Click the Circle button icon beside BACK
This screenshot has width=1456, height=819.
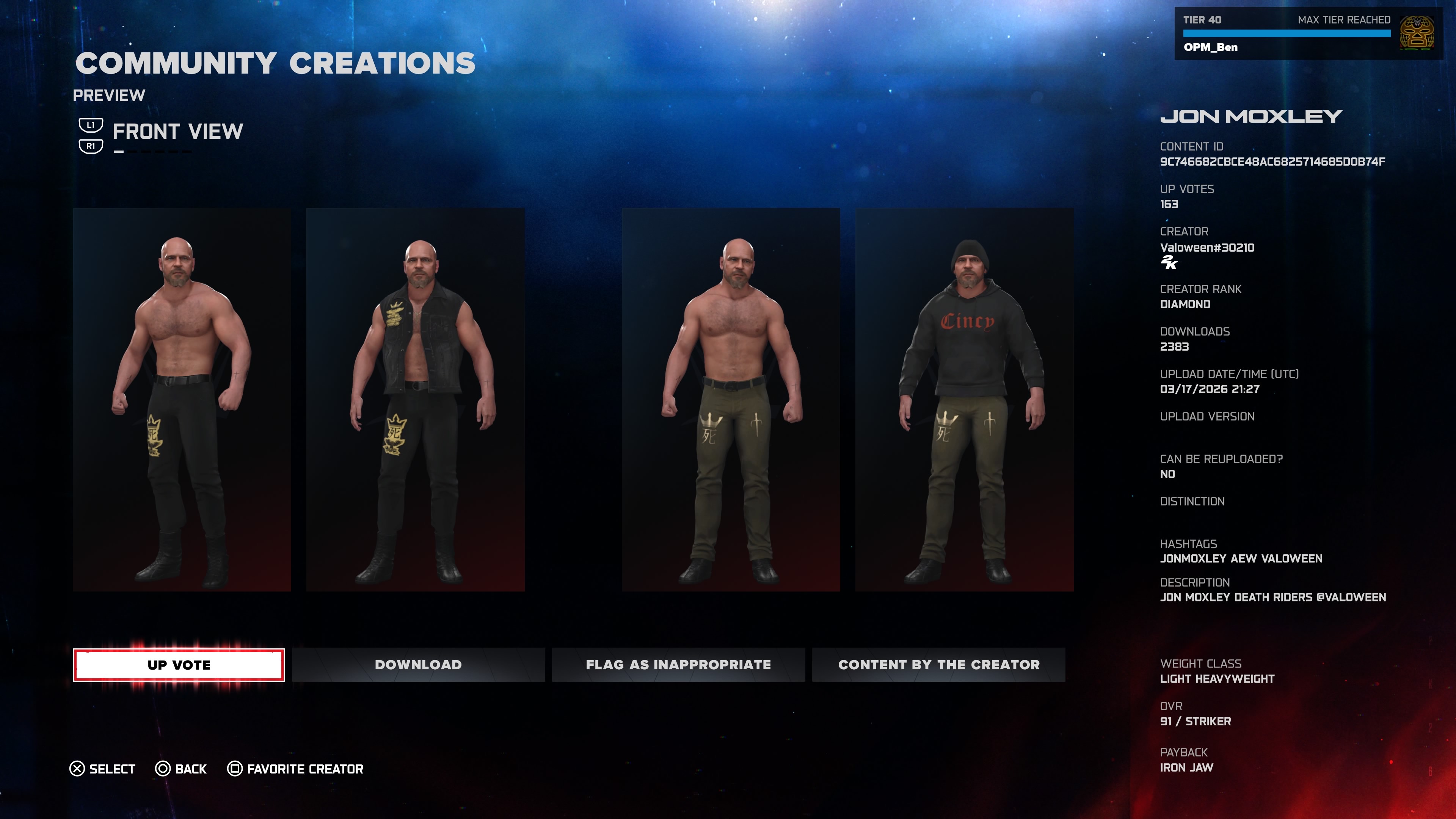(x=163, y=768)
